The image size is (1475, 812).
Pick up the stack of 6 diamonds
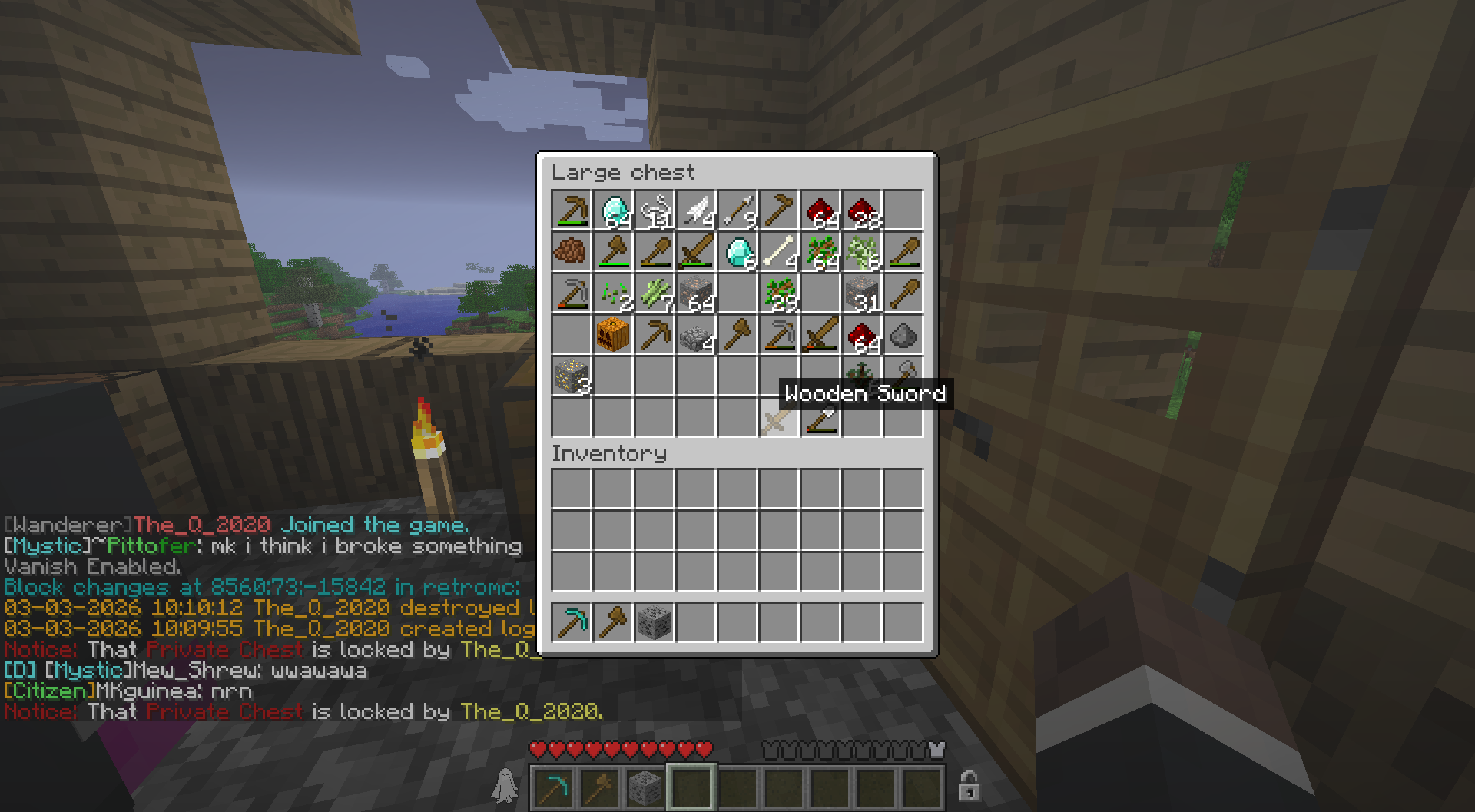tap(737, 252)
